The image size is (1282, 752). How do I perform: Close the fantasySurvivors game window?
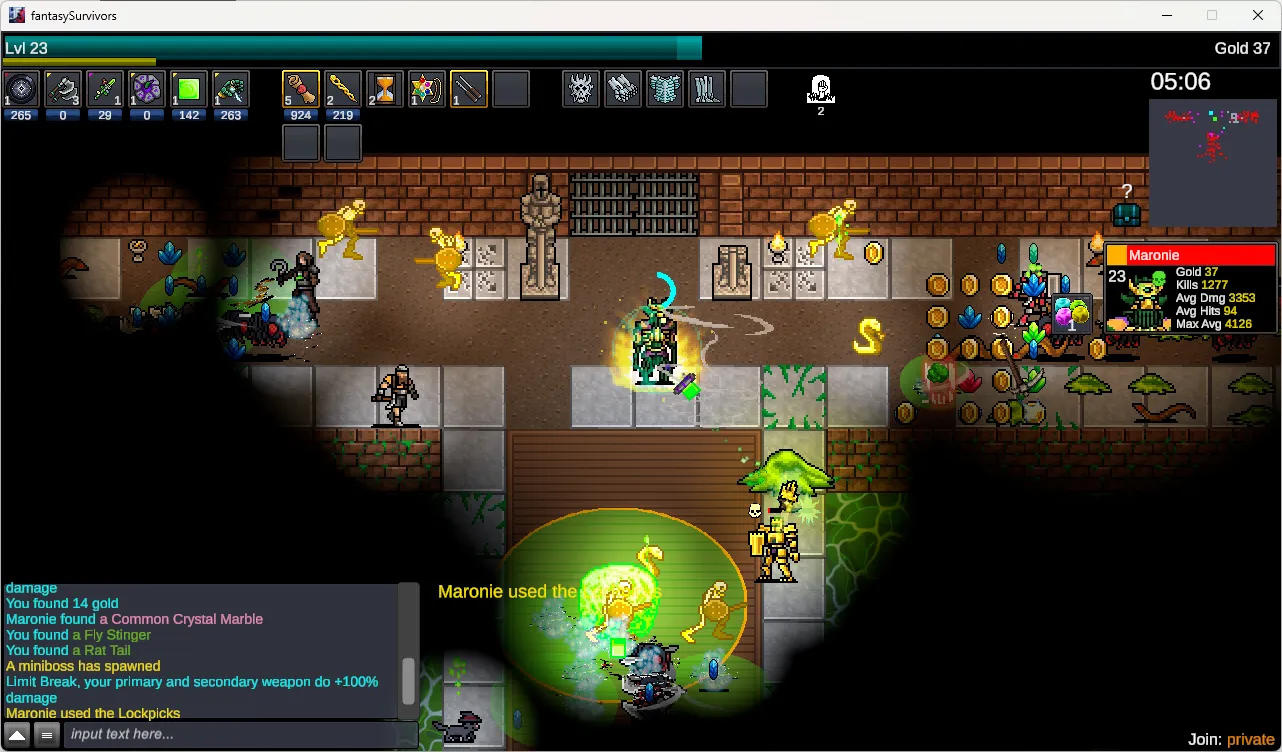click(1258, 15)
